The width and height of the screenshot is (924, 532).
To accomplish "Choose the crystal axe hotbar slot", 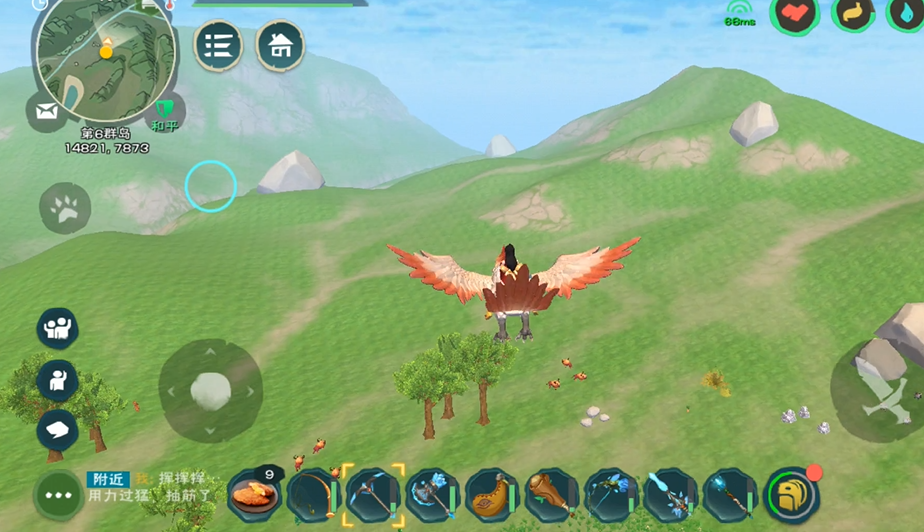I will 432,494.
